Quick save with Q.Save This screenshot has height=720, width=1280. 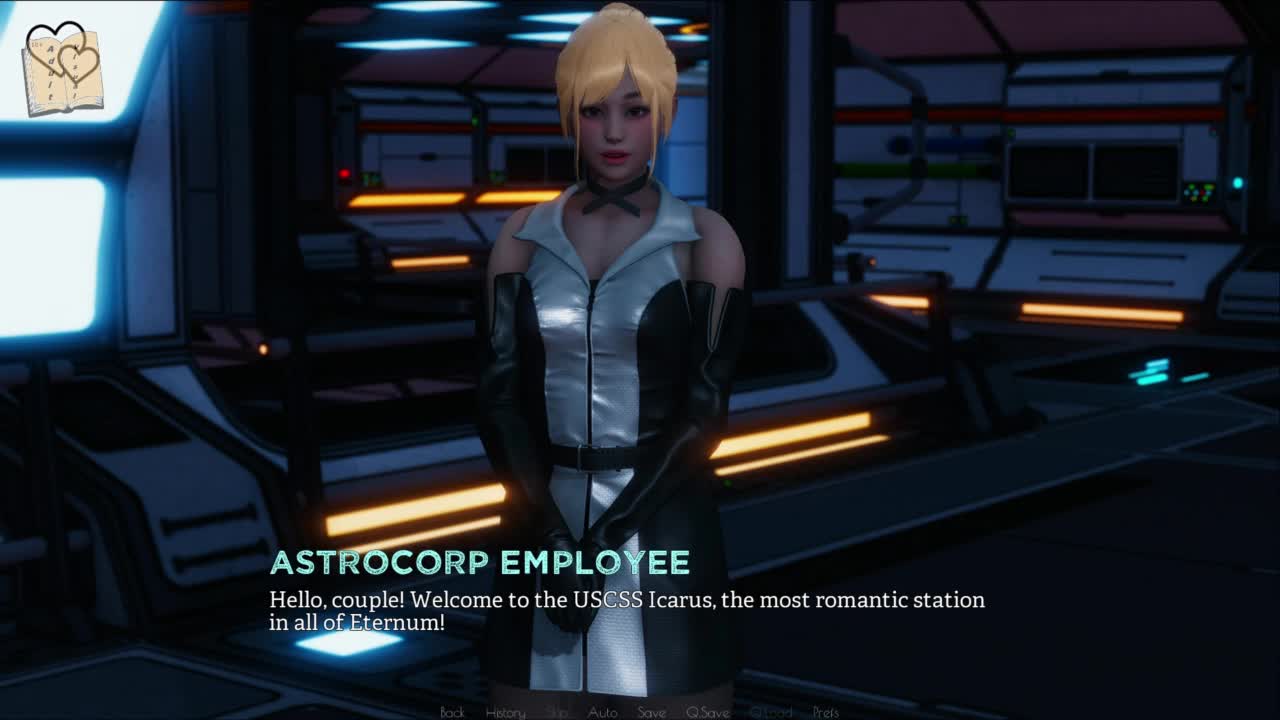[707, 712]
